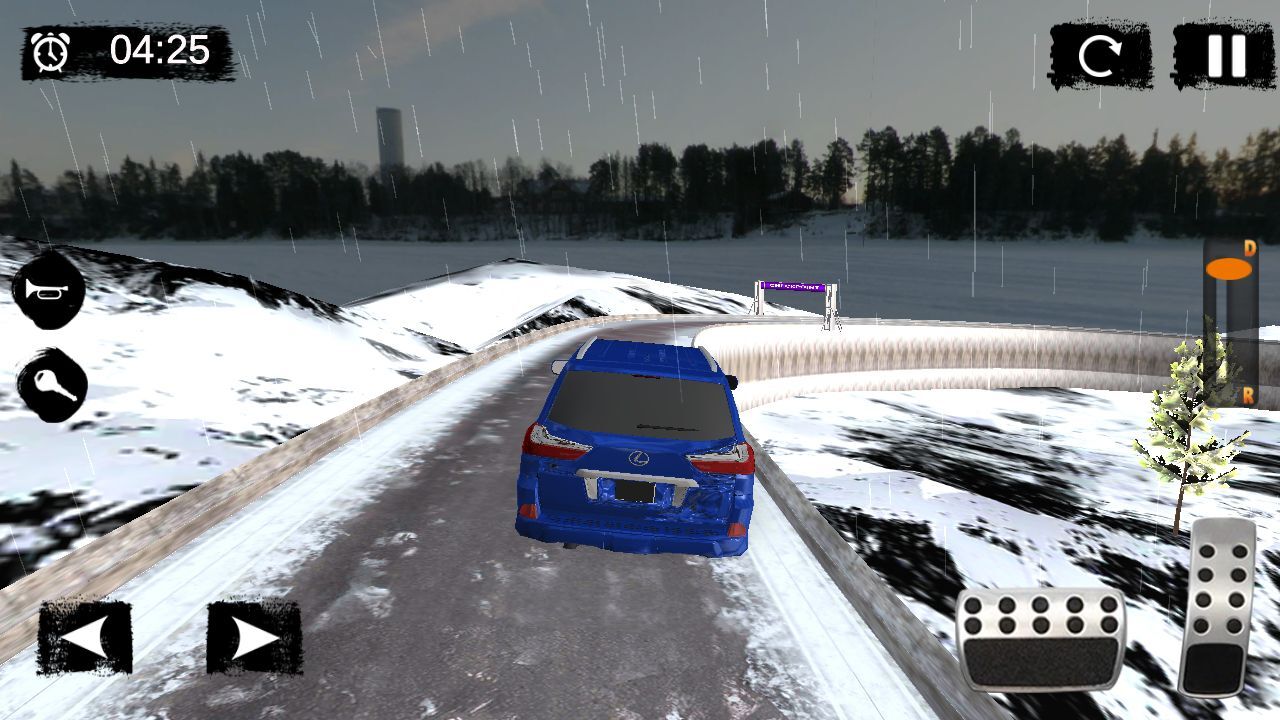Hit the restart level button
This screenshot has width=1280, height=720.
tap(1099, 56)
